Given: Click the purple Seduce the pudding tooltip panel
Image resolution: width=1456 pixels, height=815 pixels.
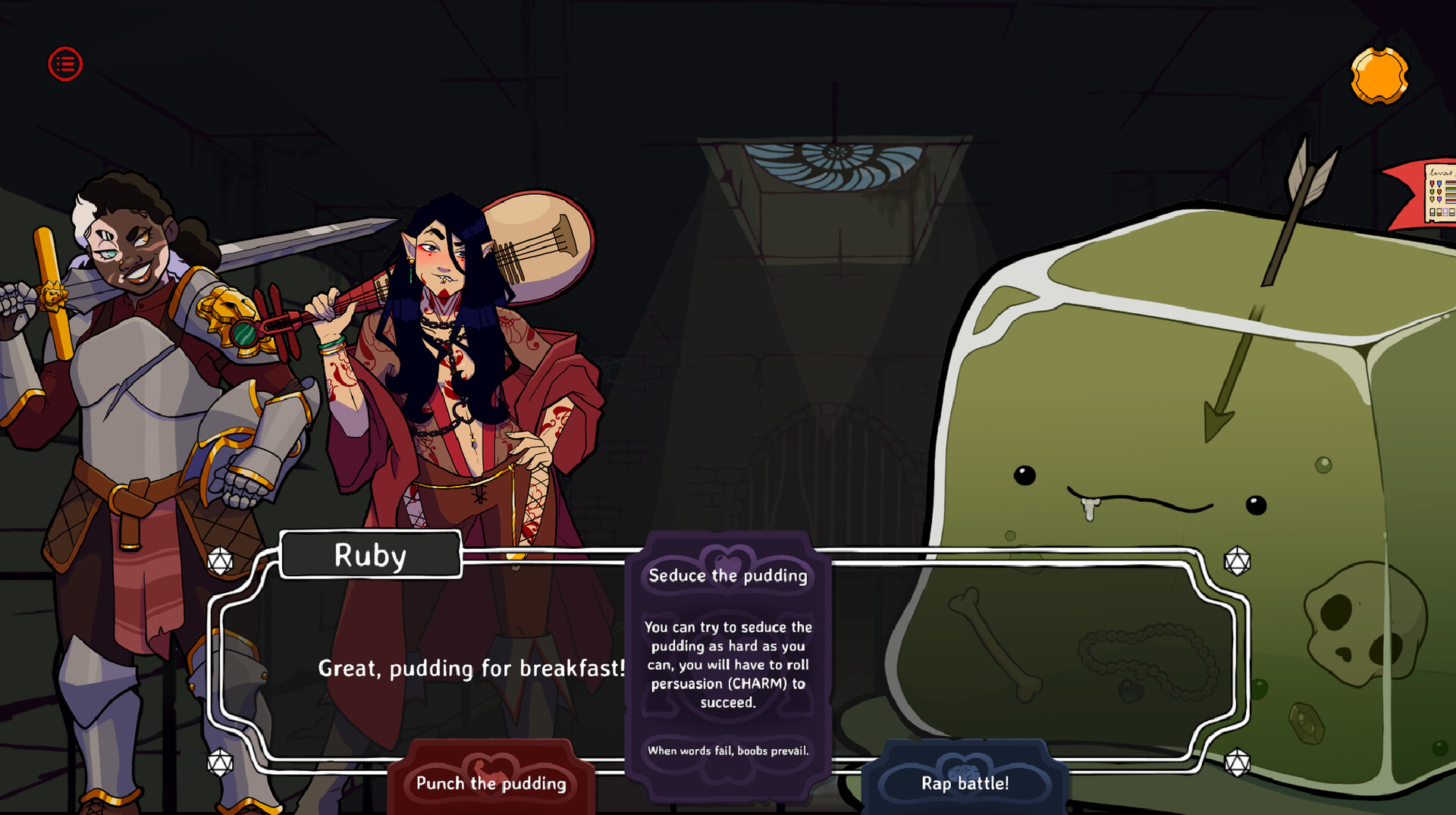Looking at the screenshot, I should pyautogui.click(x=729, y=660).
